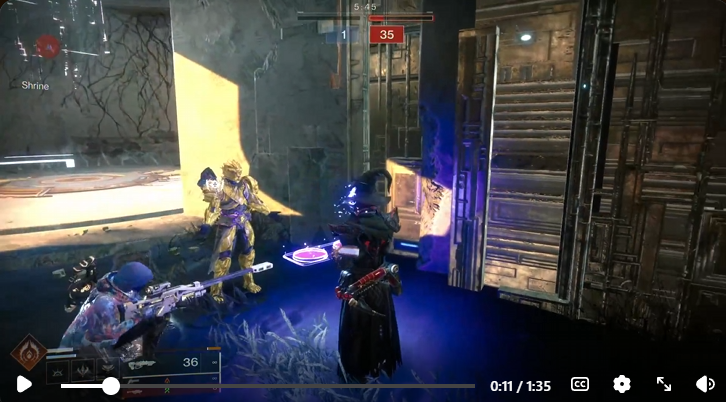Select the diamond-shaped super ability icon
Screen dimensions: 726x402
(x=28, y=353)
